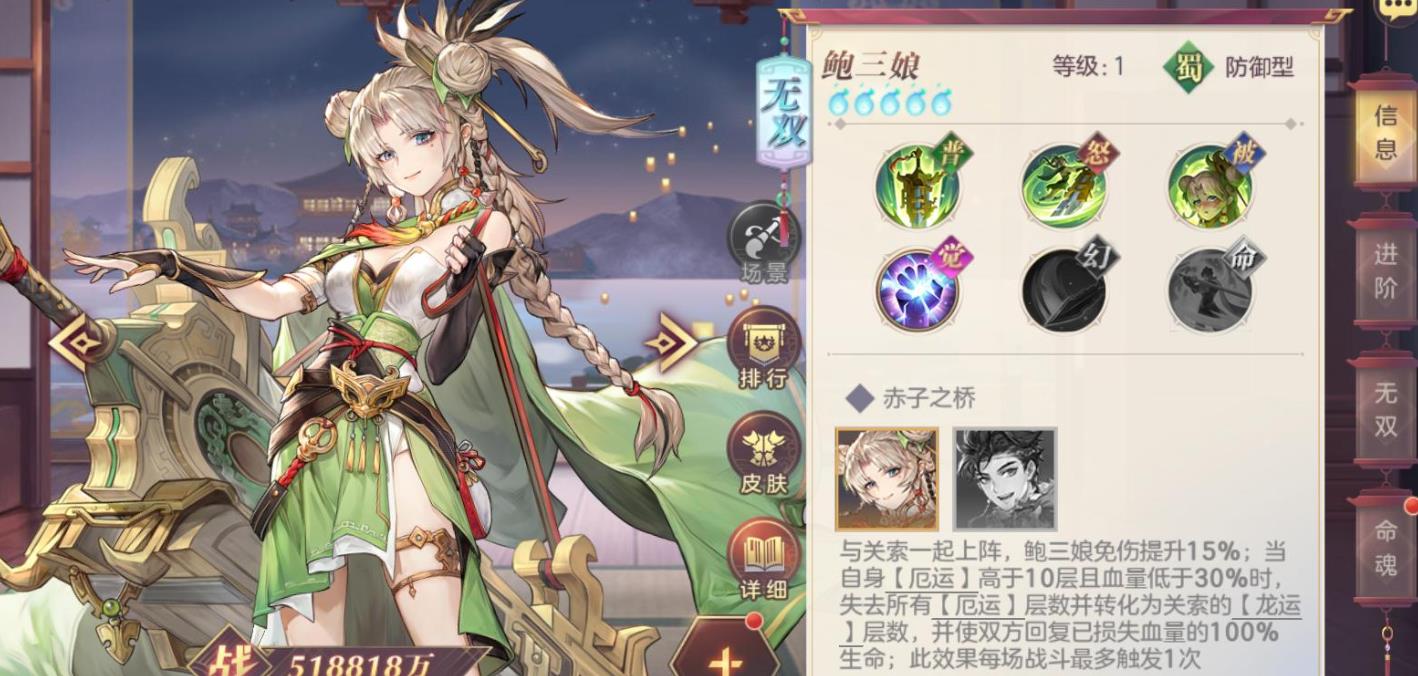Show the 排行 ranking list
This screenshot has width=1418, height=676.
(x=764, y=350)
